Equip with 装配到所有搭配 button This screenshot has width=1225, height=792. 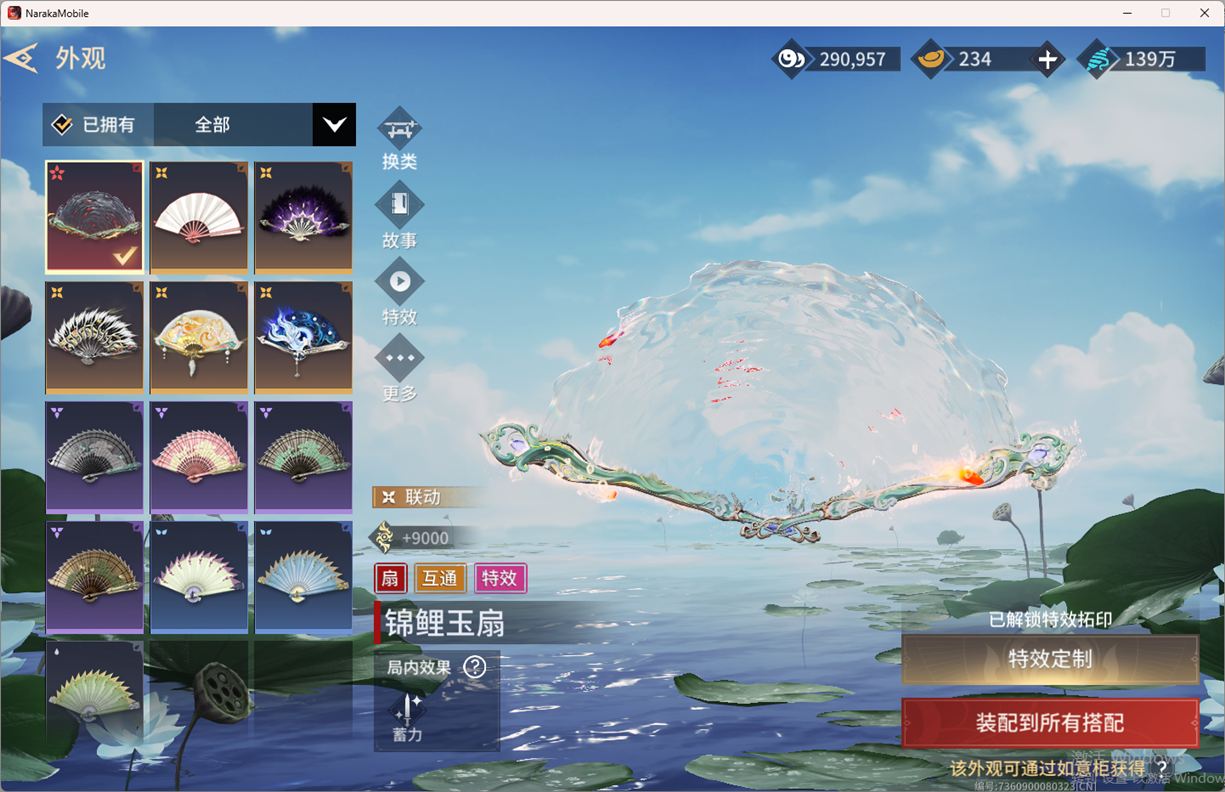tap(1050, 723)
